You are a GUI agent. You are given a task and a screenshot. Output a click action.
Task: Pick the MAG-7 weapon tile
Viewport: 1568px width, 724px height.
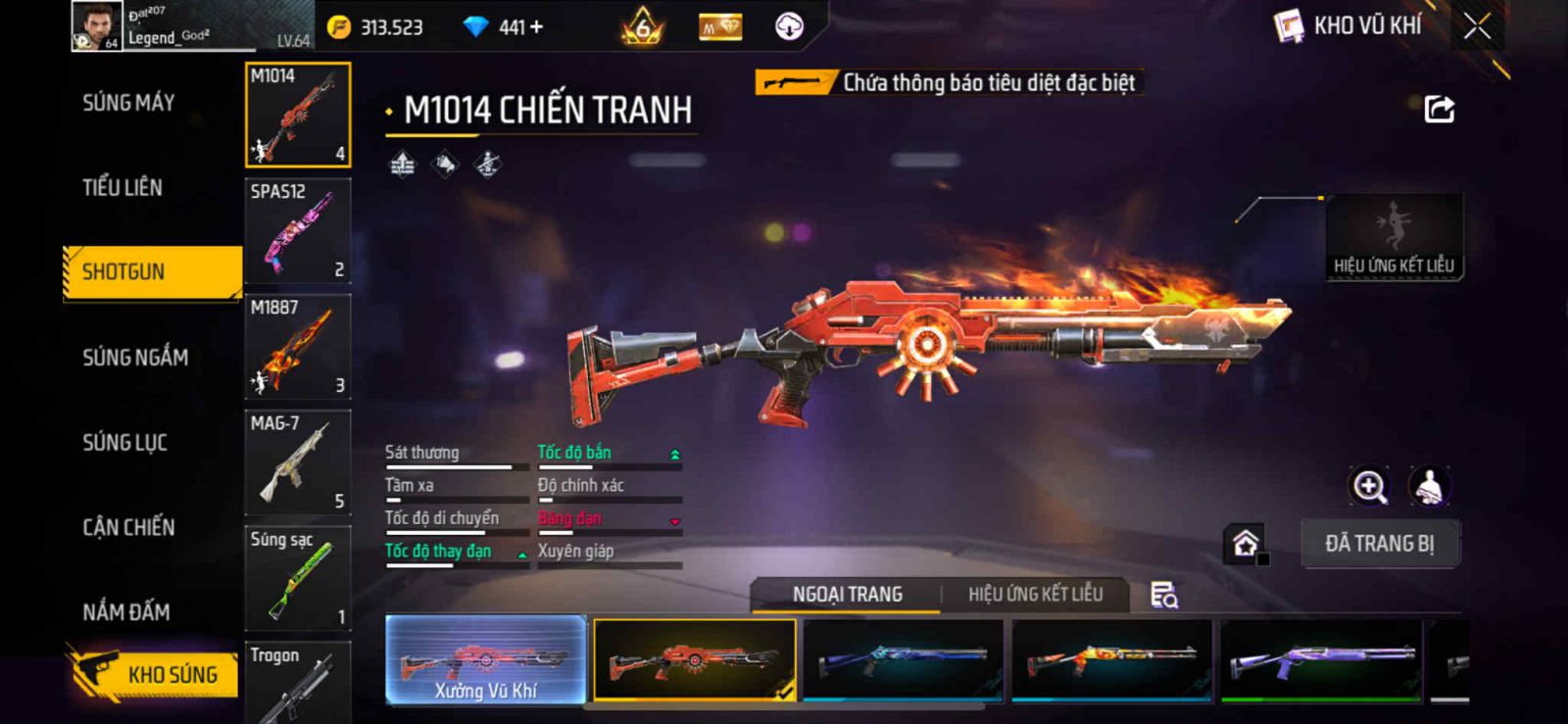point(297,461)
